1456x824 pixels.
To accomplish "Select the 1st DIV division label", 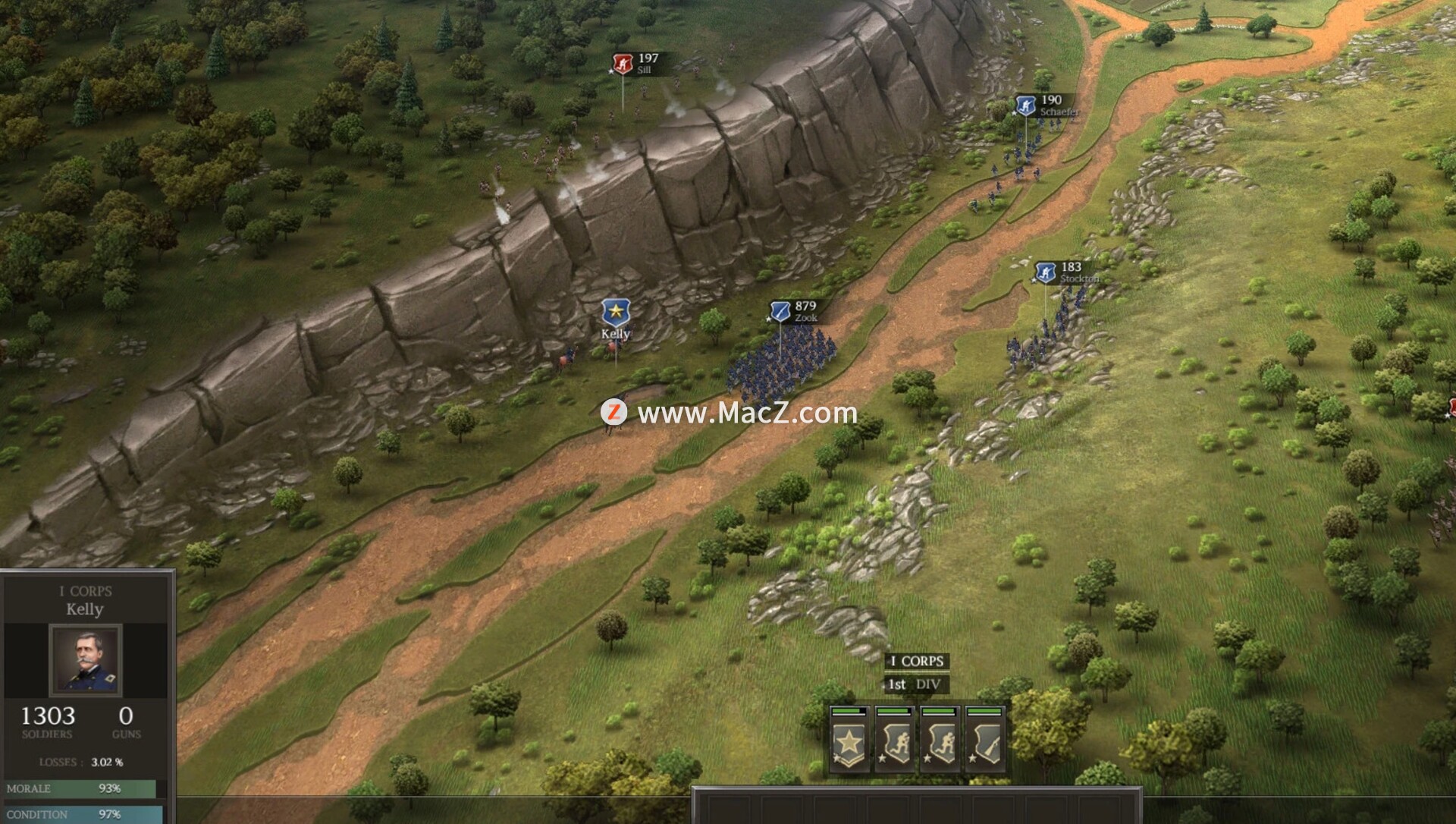I will coord(915,684).
